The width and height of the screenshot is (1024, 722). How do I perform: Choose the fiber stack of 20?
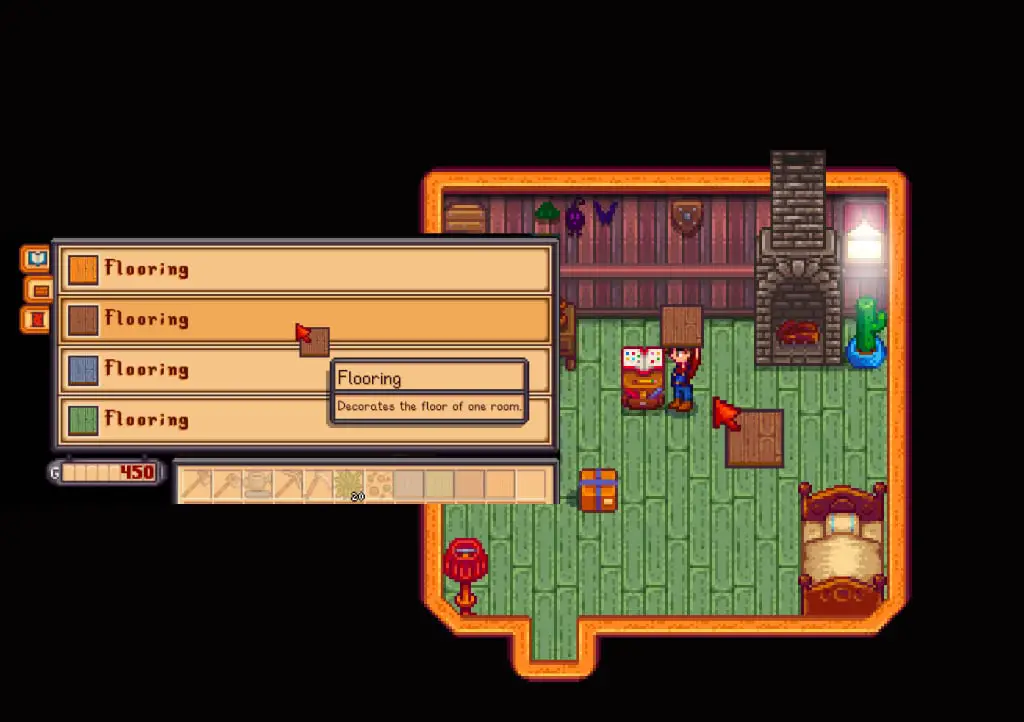tap(348, 485)
